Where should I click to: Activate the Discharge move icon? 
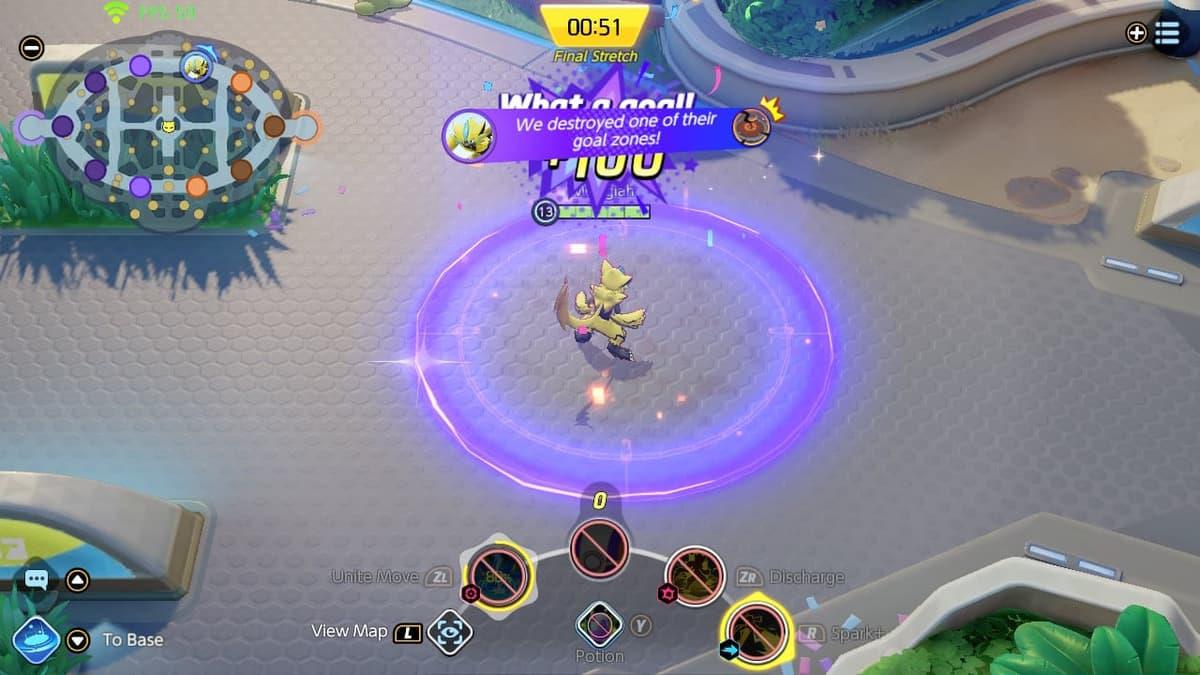[x=695, y=576]
